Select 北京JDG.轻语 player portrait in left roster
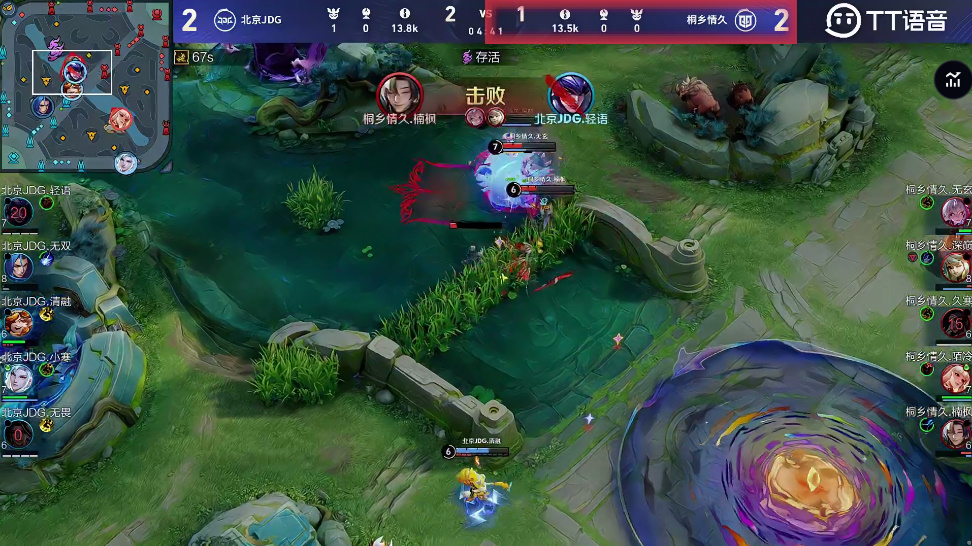The image size is (972, 546). tap(20, 212)
